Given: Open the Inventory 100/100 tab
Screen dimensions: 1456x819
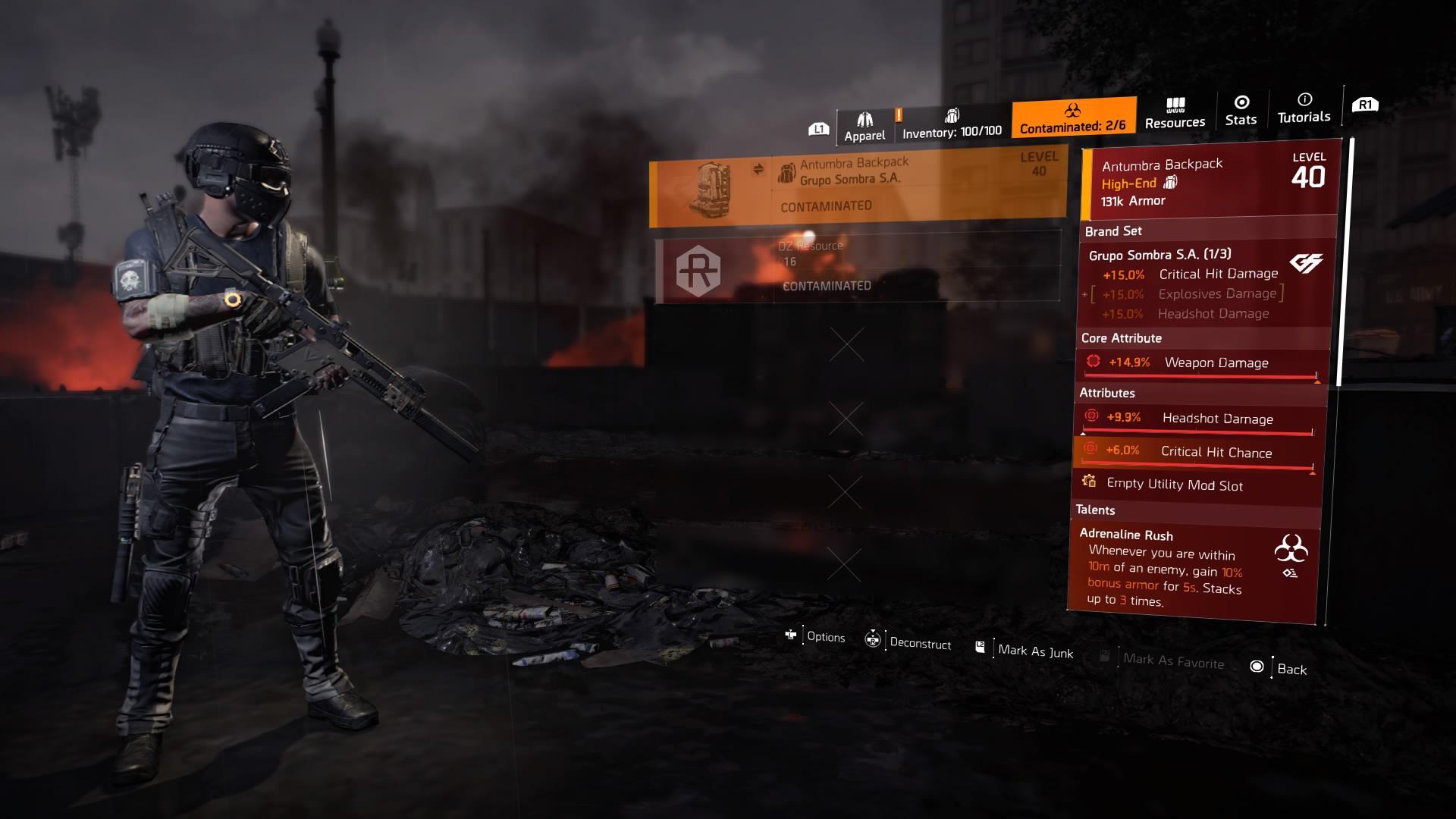Looking at the screenshot, I should [952, 124].
